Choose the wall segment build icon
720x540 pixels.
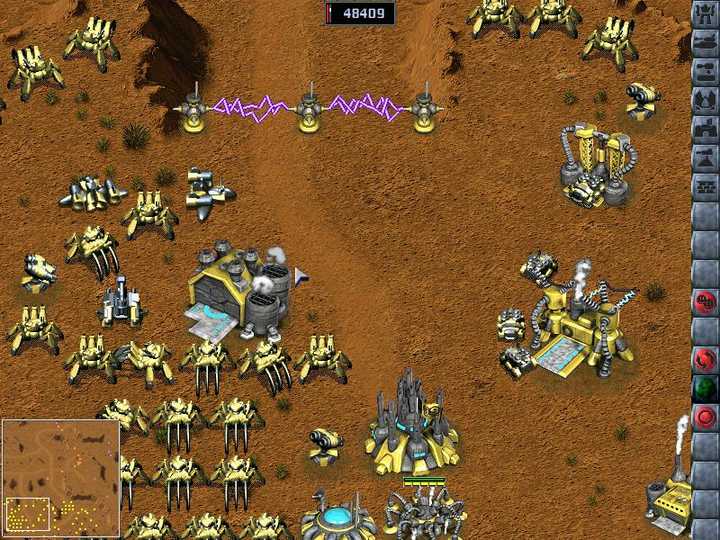click(706, 187)
